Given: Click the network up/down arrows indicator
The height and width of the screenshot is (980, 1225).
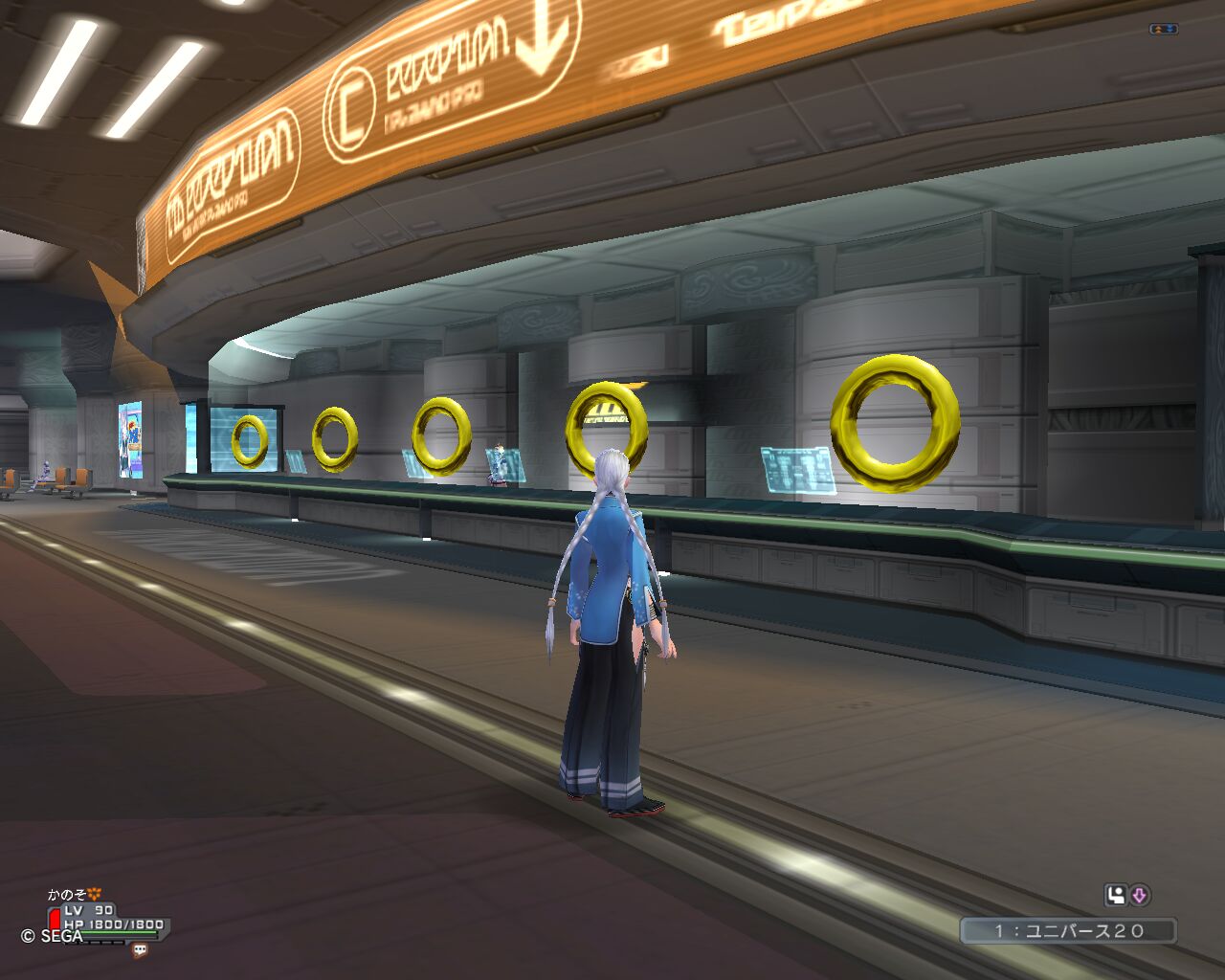Looking at the screenshot, I should 1163,30.
